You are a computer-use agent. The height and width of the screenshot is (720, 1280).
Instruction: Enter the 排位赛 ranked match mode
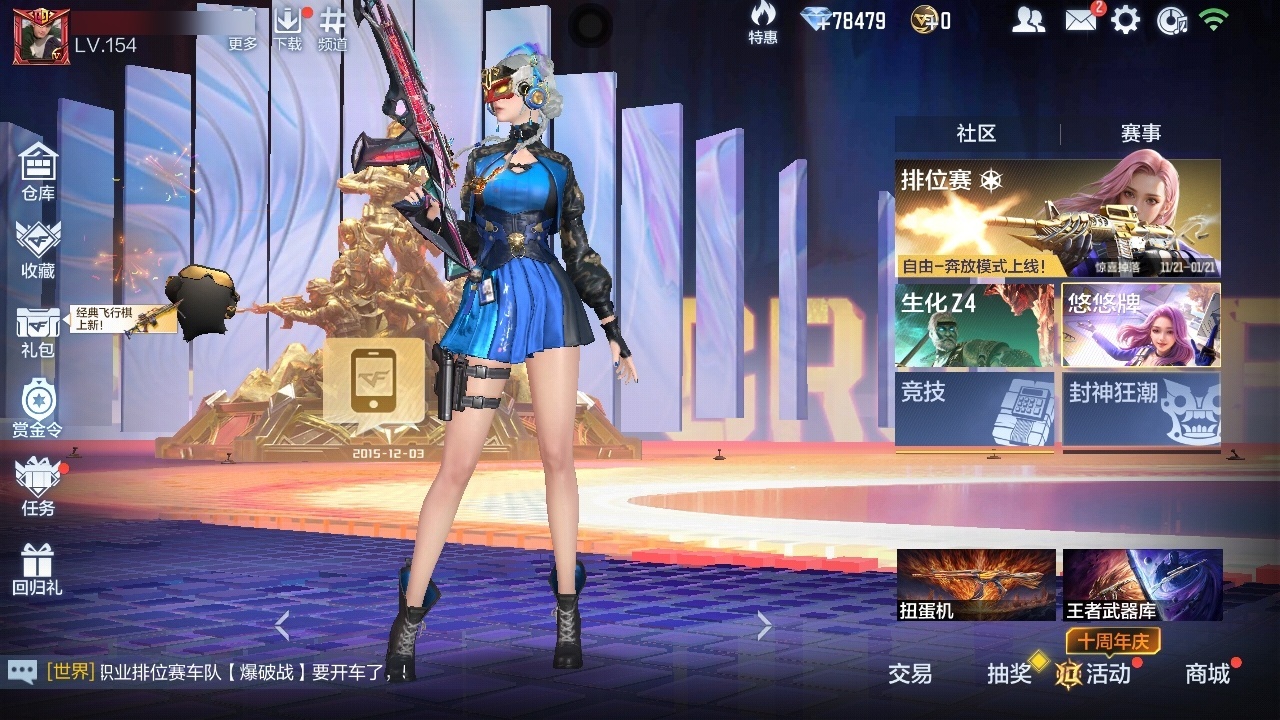pos(1057,219)
